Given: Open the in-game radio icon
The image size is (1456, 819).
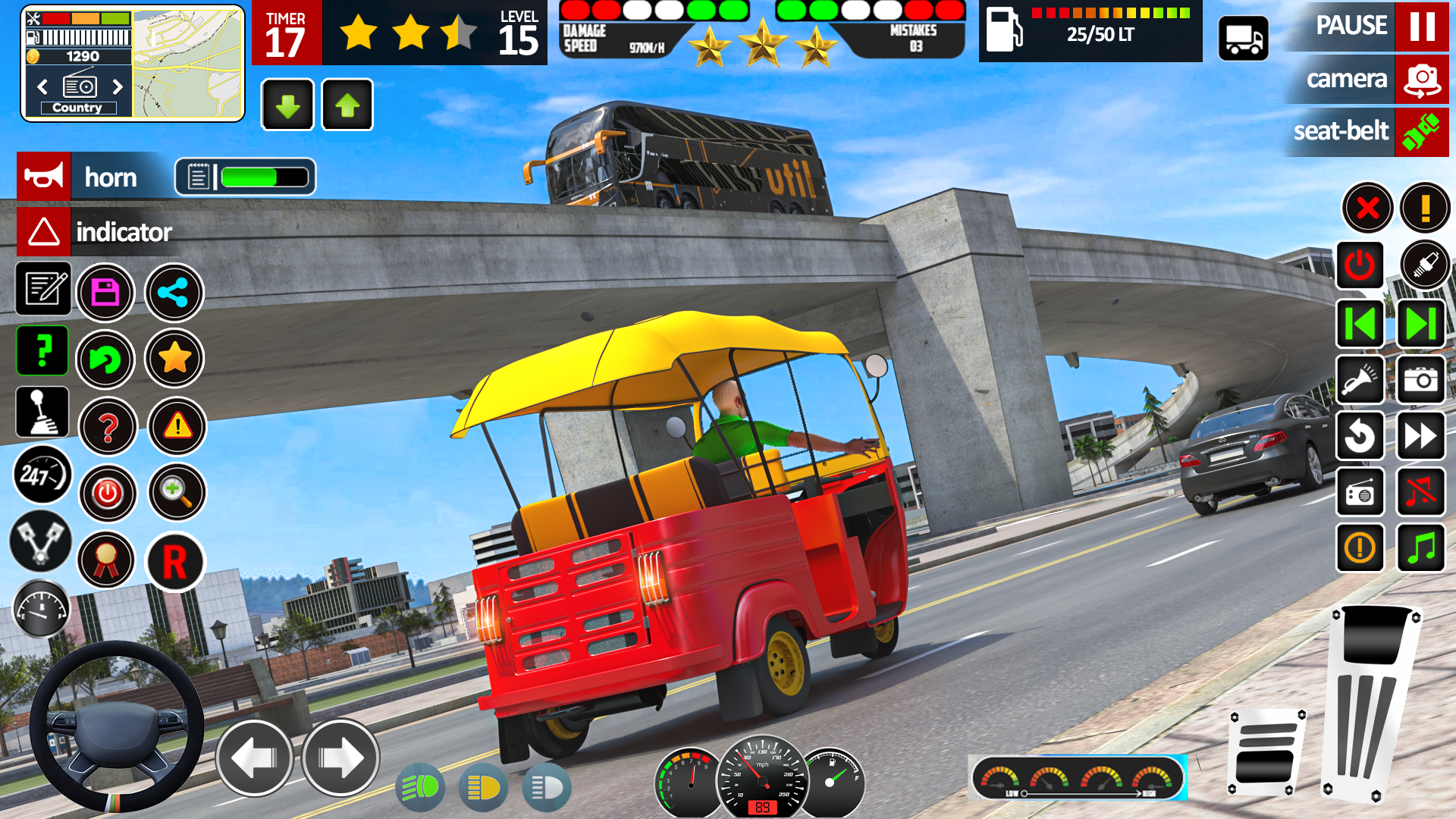Looking at the screenshot, I should pos(1360,493).
